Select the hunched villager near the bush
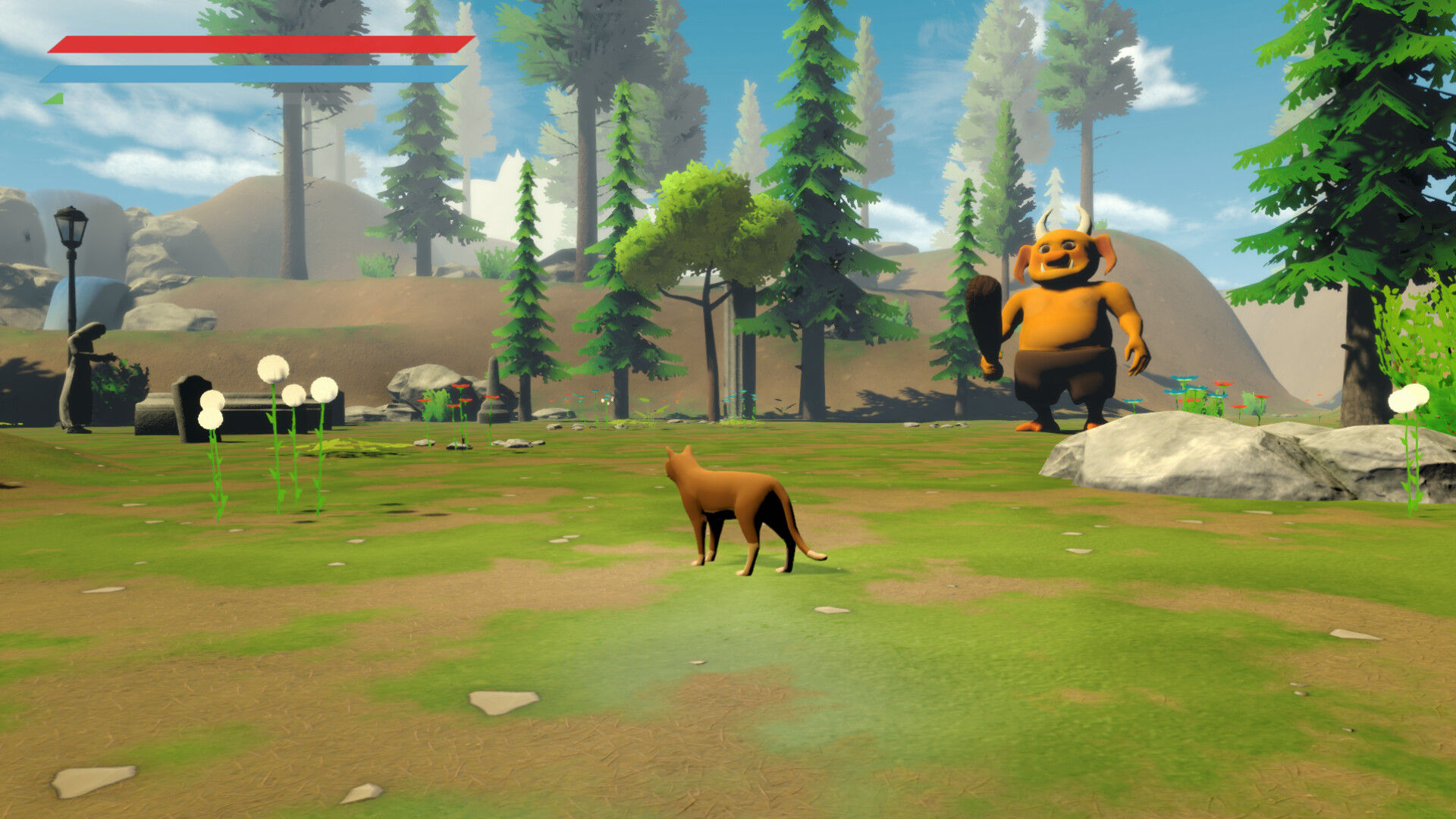This screenshot has height=819, width=1456. 80,372
